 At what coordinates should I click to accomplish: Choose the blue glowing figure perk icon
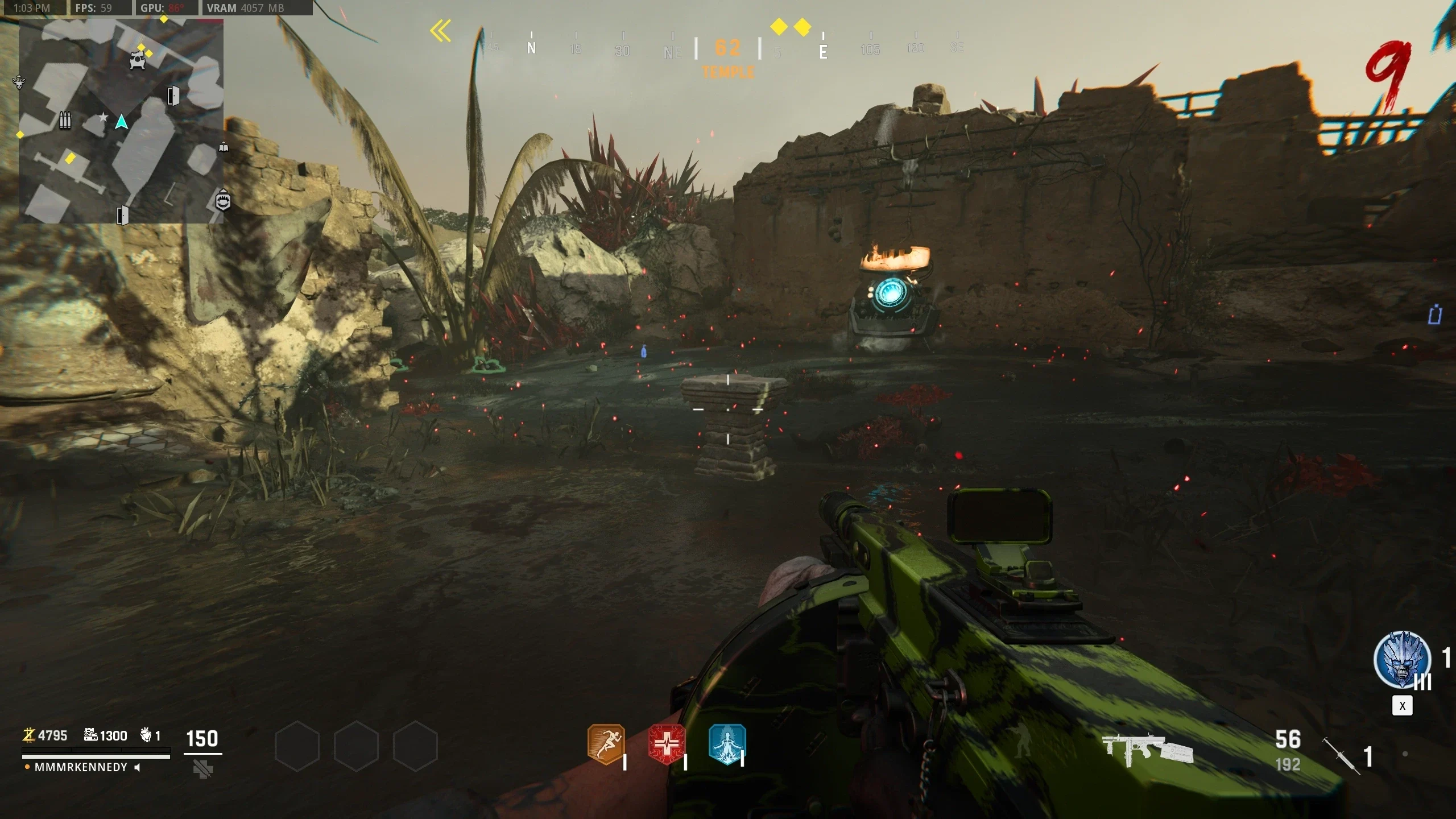pos(726,744)
